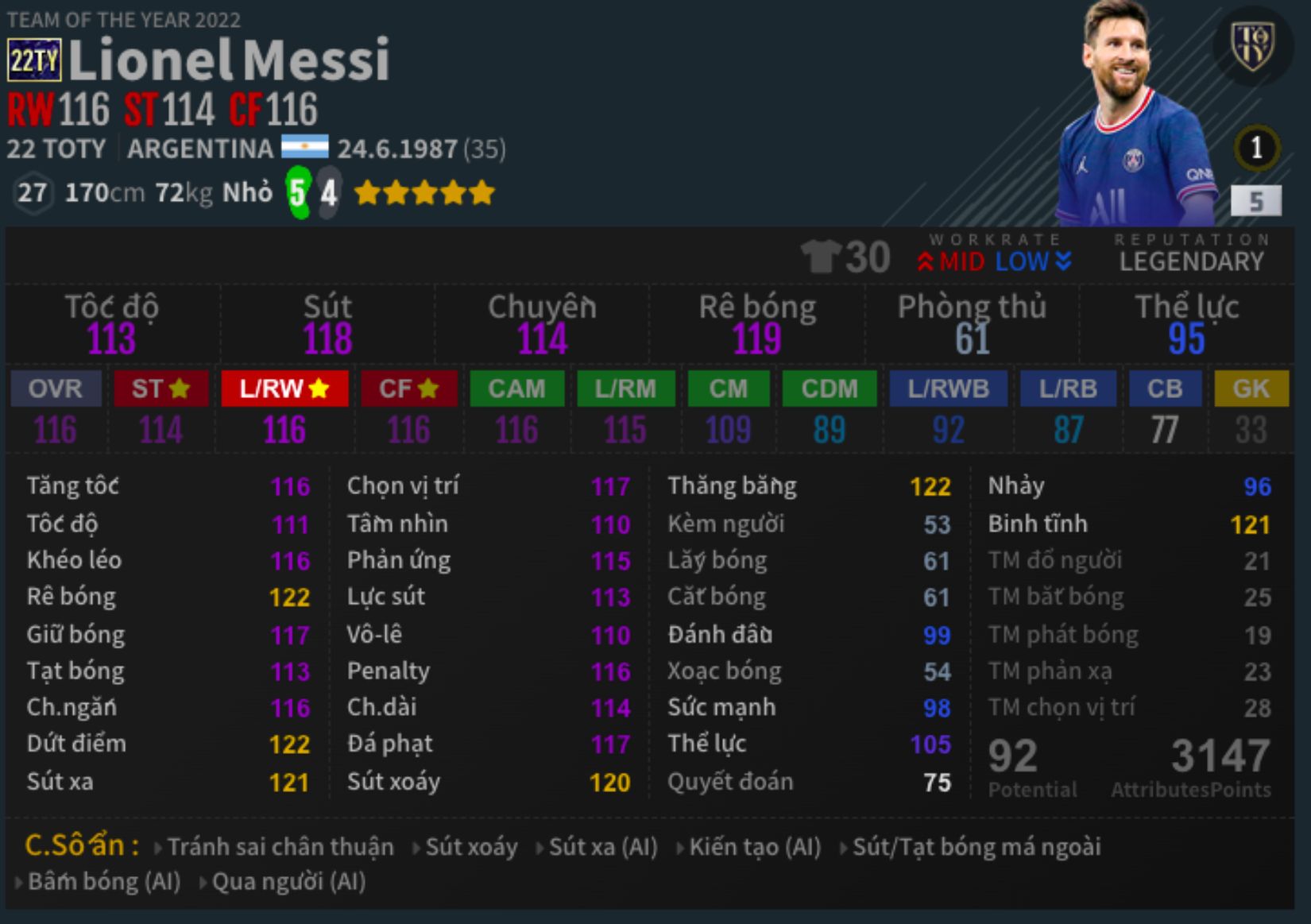Click the weak-foot rating 4 badge
Viewport: 1311px width, 924px height.
pos(329,191)
